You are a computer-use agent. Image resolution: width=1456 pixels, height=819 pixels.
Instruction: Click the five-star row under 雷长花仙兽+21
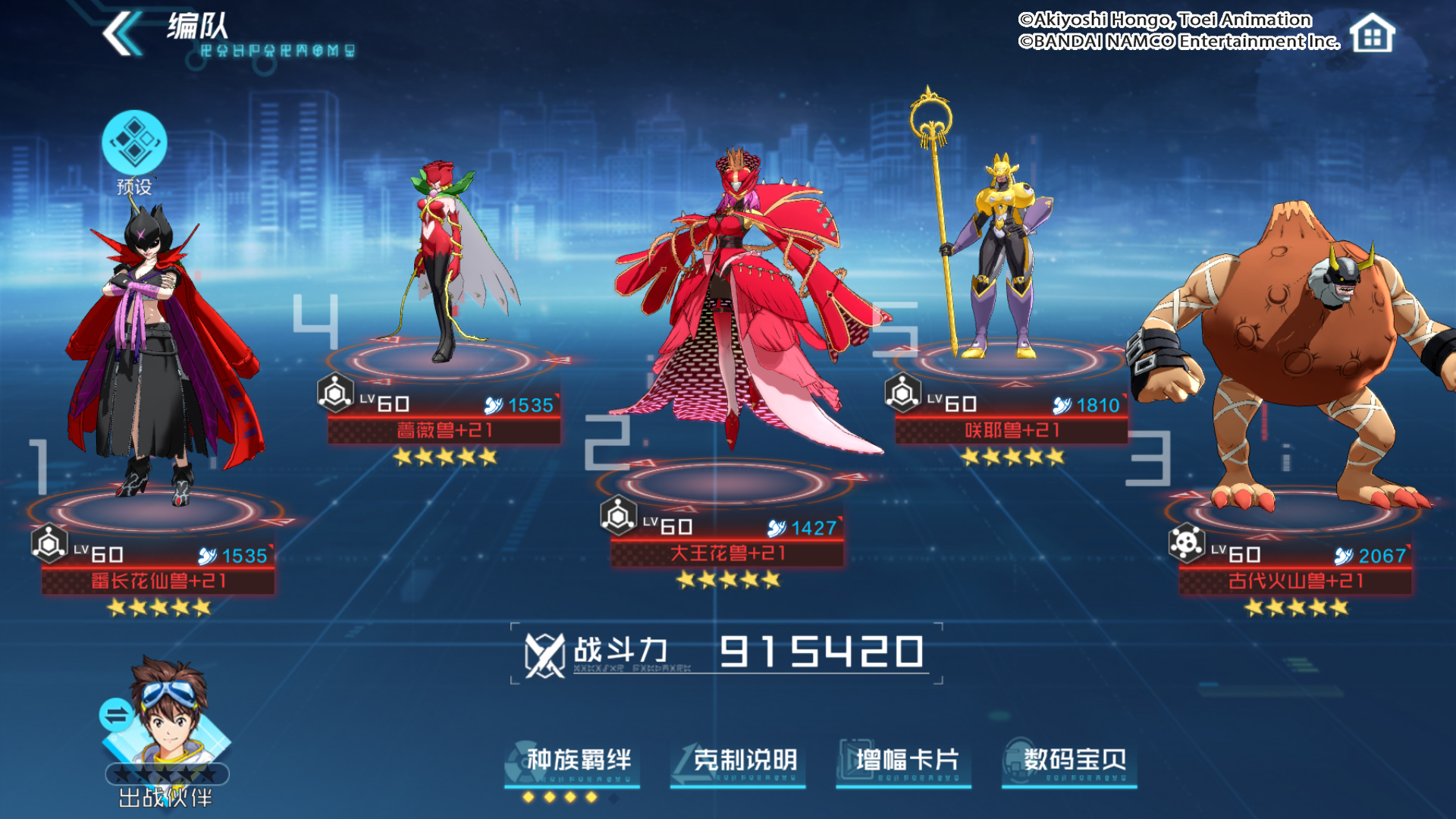pos(157,607)
